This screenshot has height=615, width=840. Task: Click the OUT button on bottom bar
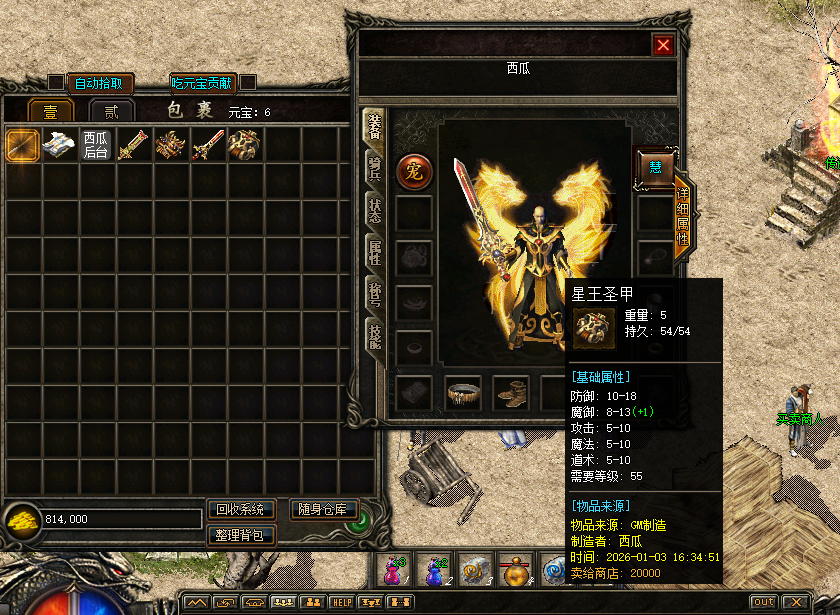coord(763,602)
